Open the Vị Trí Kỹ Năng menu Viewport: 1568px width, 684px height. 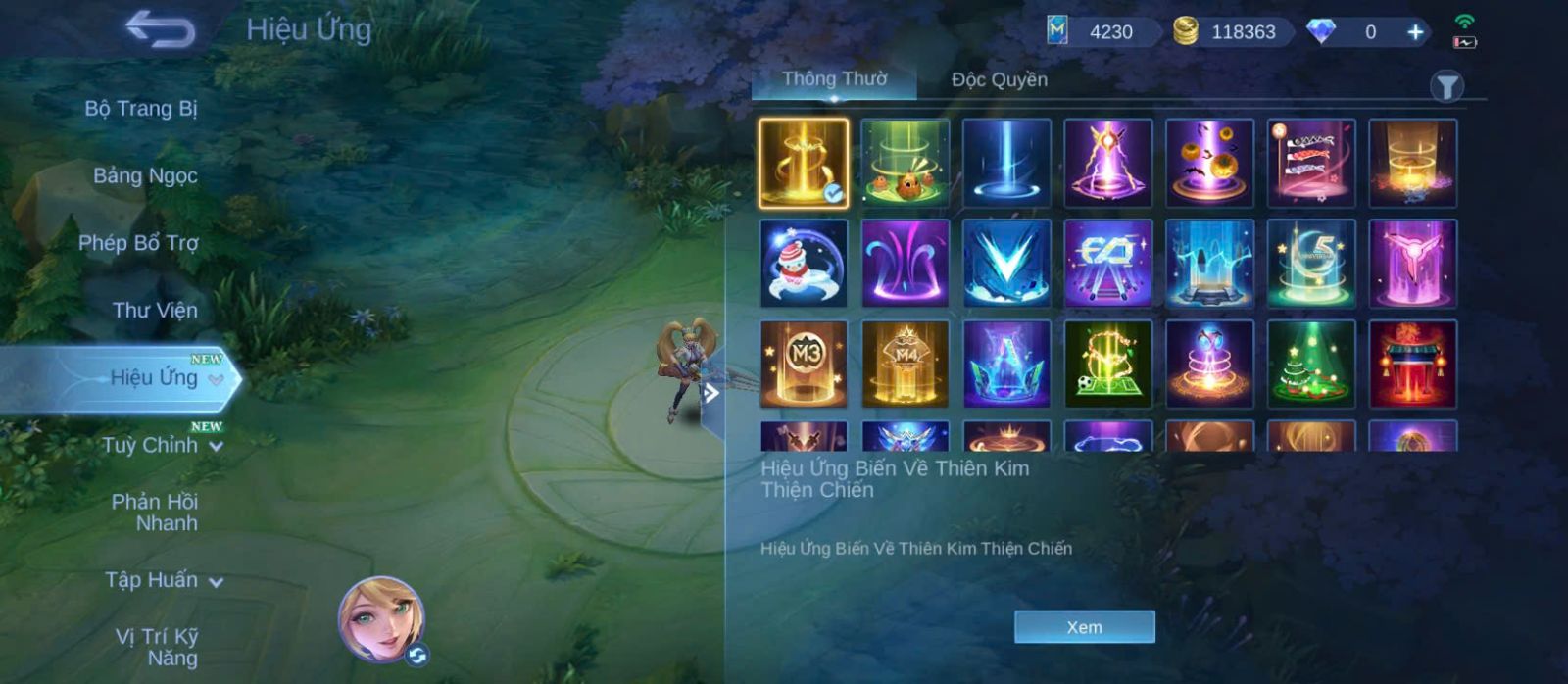pyautogui.click(x=157, y=648)
